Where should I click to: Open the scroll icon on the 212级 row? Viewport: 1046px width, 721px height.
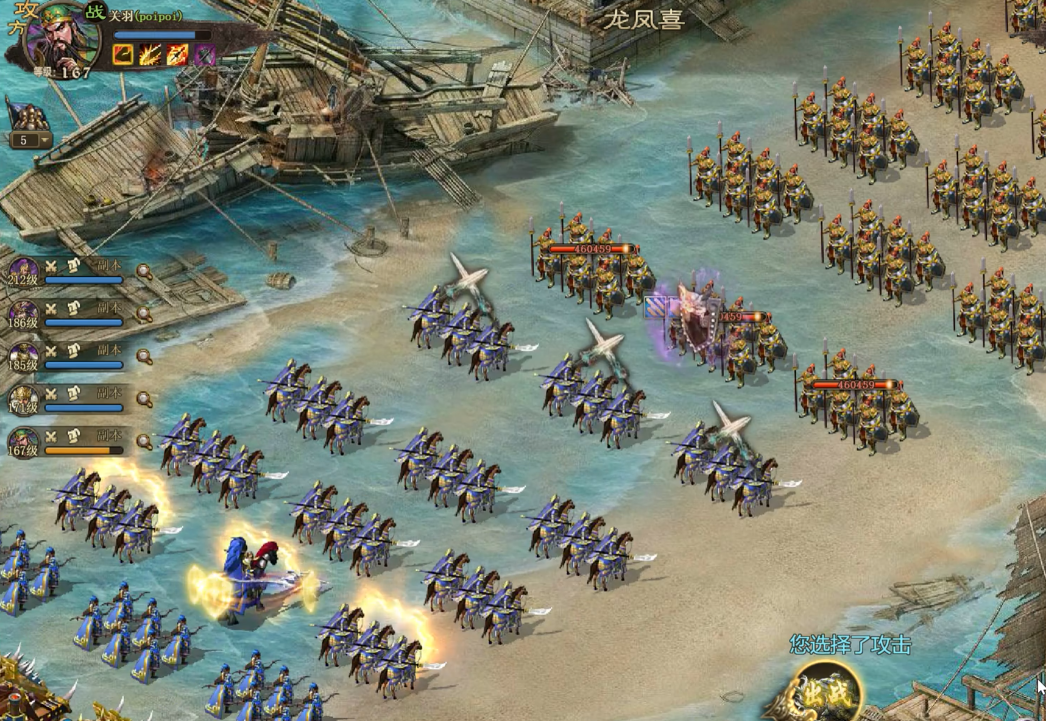(x=73, y=266)
